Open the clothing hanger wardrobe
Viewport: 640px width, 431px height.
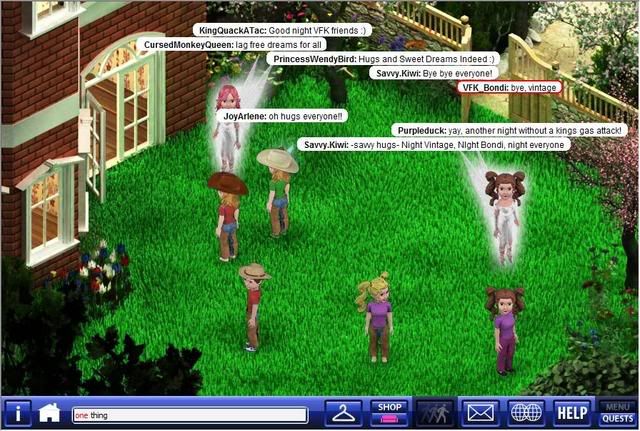point(345,413)
